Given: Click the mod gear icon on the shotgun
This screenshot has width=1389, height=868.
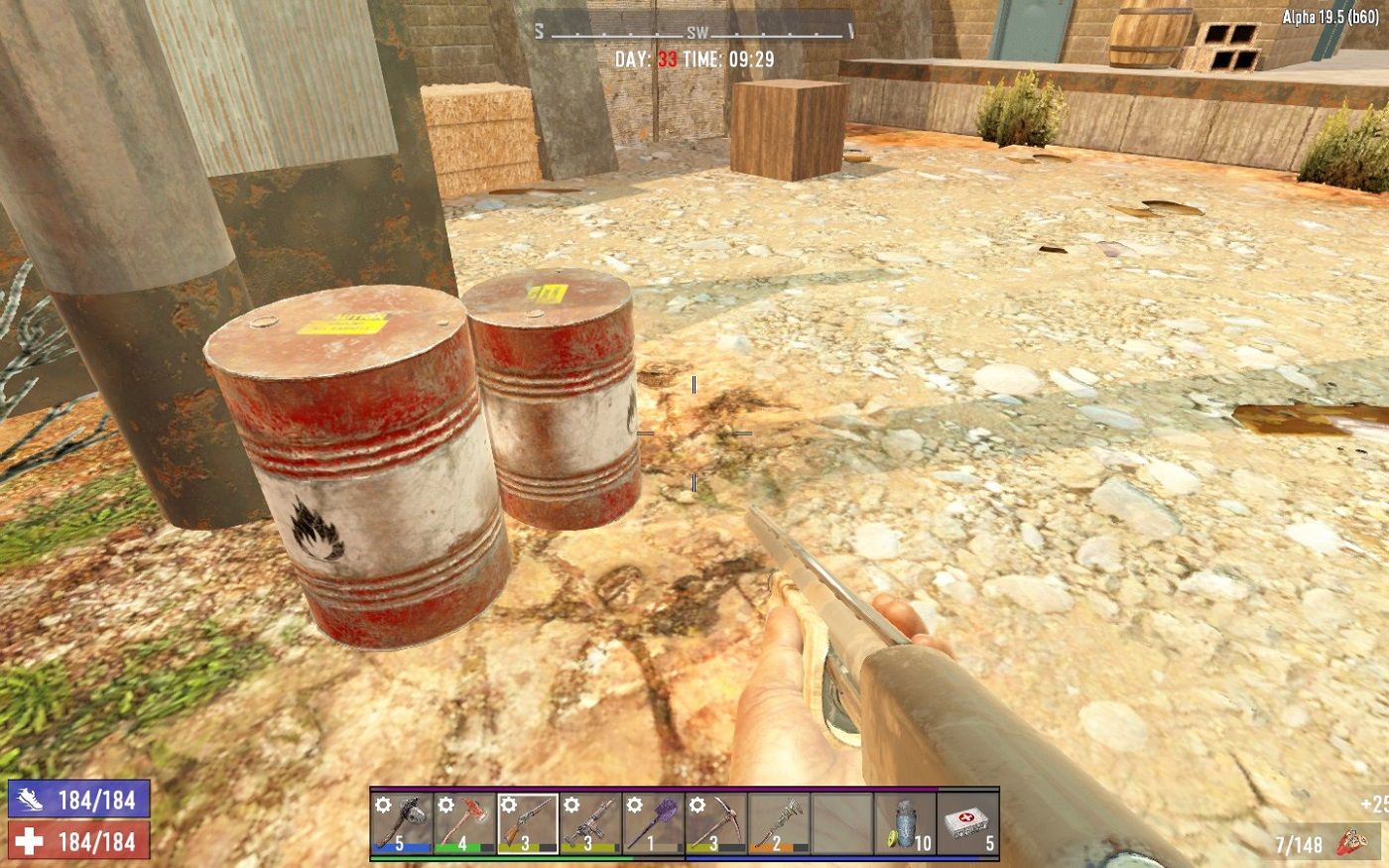Looking at the screenshot, I should [509, 804].
